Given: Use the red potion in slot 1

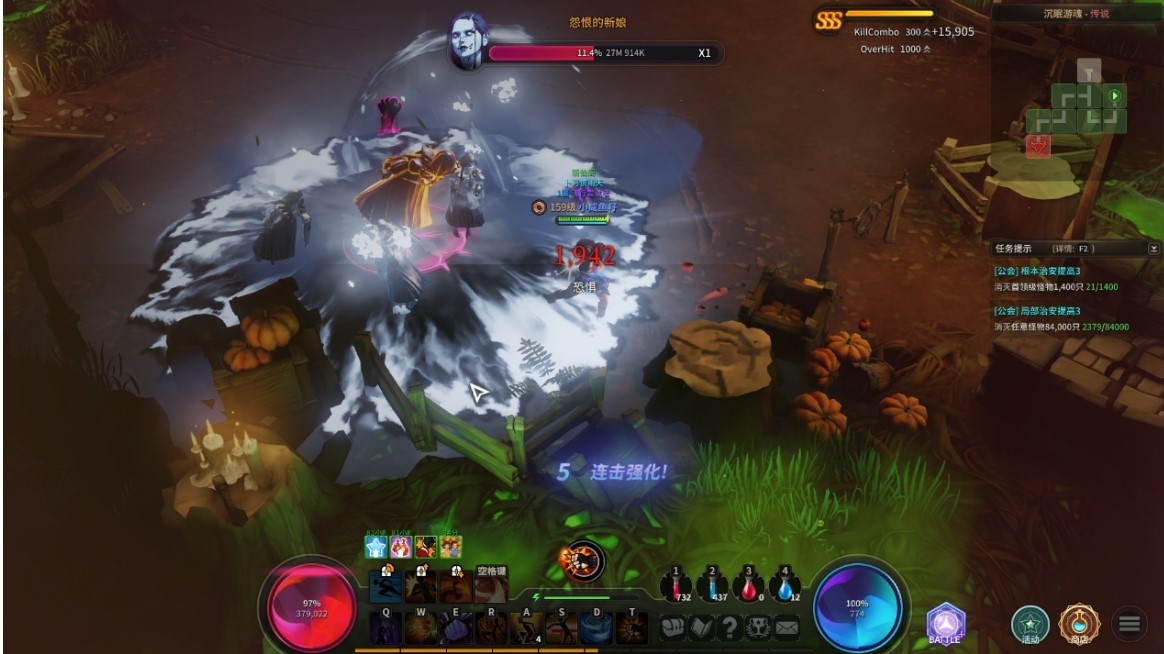Looking at the screenshot, I should (676, 586).
